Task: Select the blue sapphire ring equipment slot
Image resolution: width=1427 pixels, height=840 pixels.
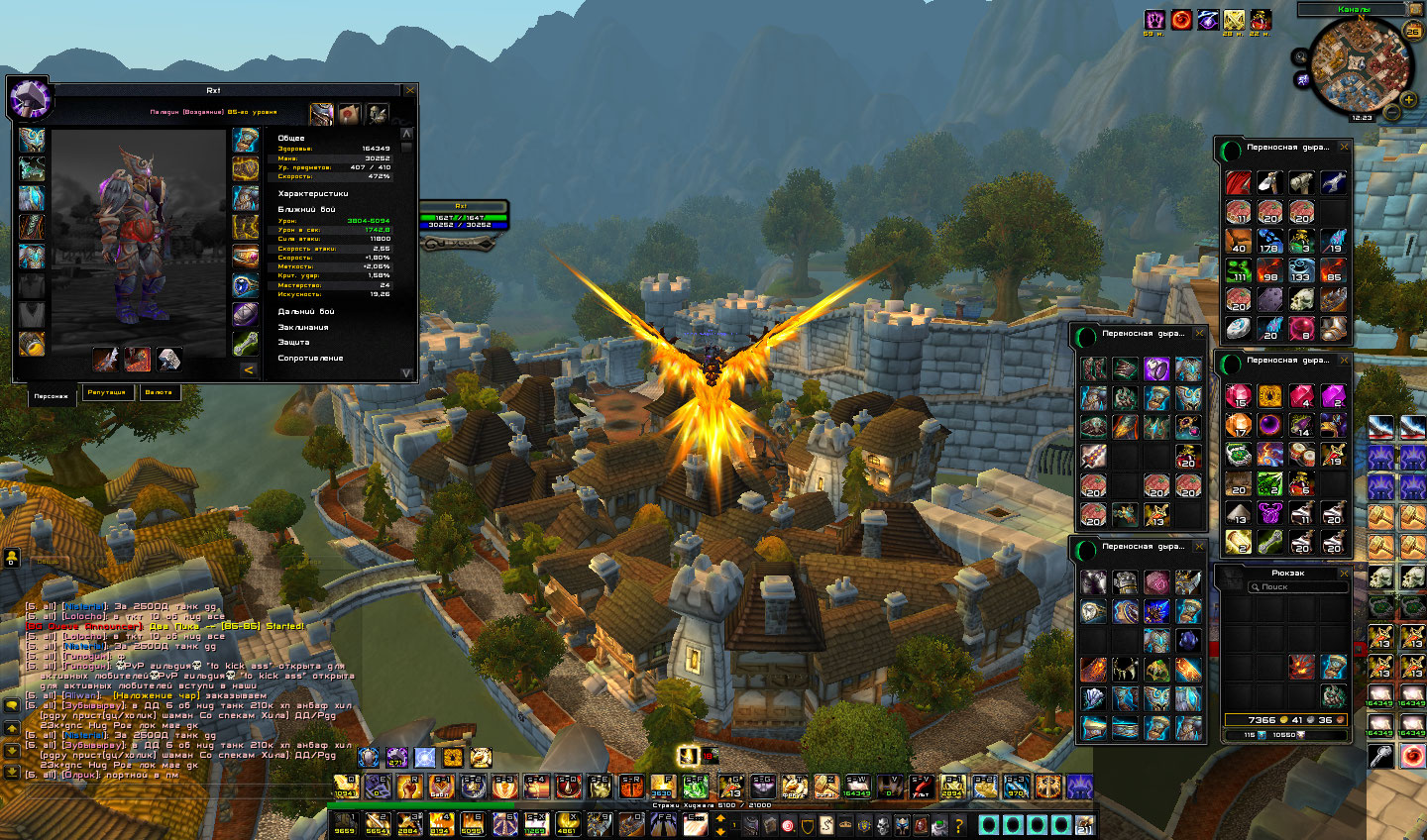Action: click(x=246, y=285)
